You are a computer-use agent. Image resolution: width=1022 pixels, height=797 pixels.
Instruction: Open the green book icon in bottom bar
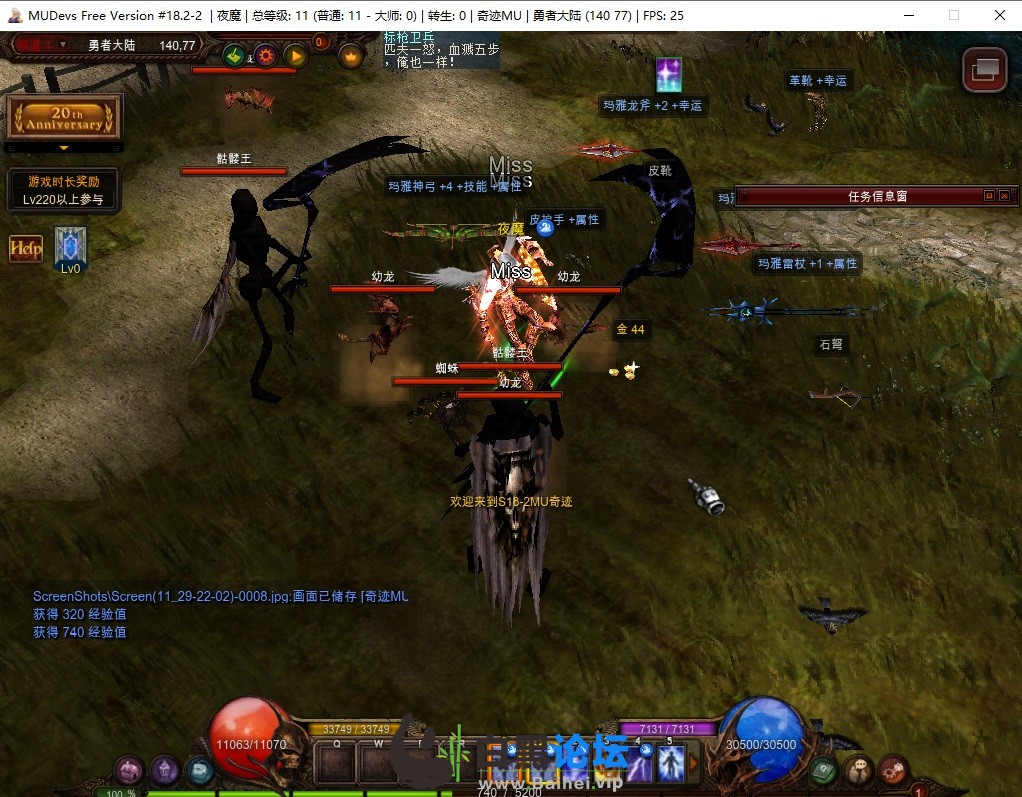click(823, 770)
